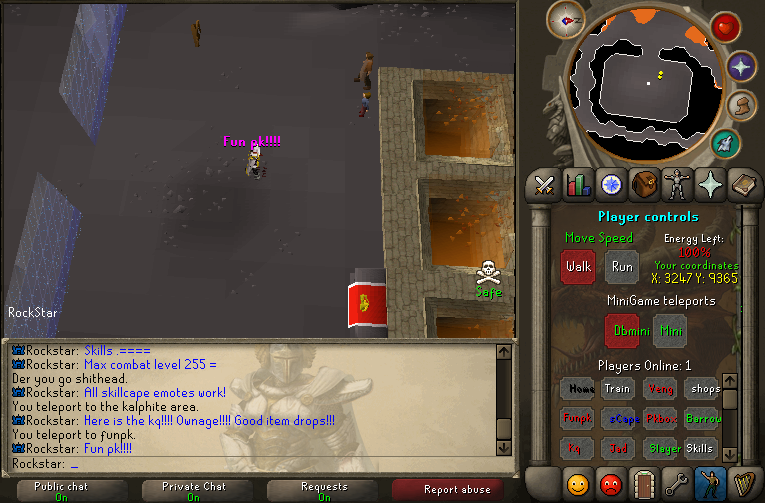Switch to the crossed swords combat tab

(x=545, y=184)
